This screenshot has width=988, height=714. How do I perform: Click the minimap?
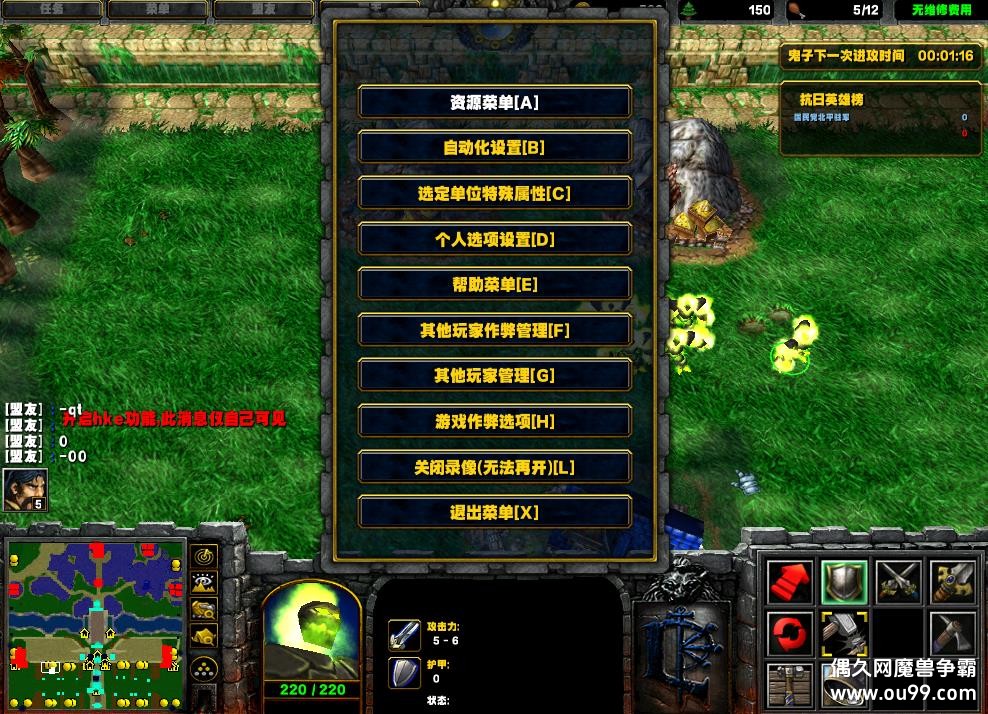coord(96,618)
